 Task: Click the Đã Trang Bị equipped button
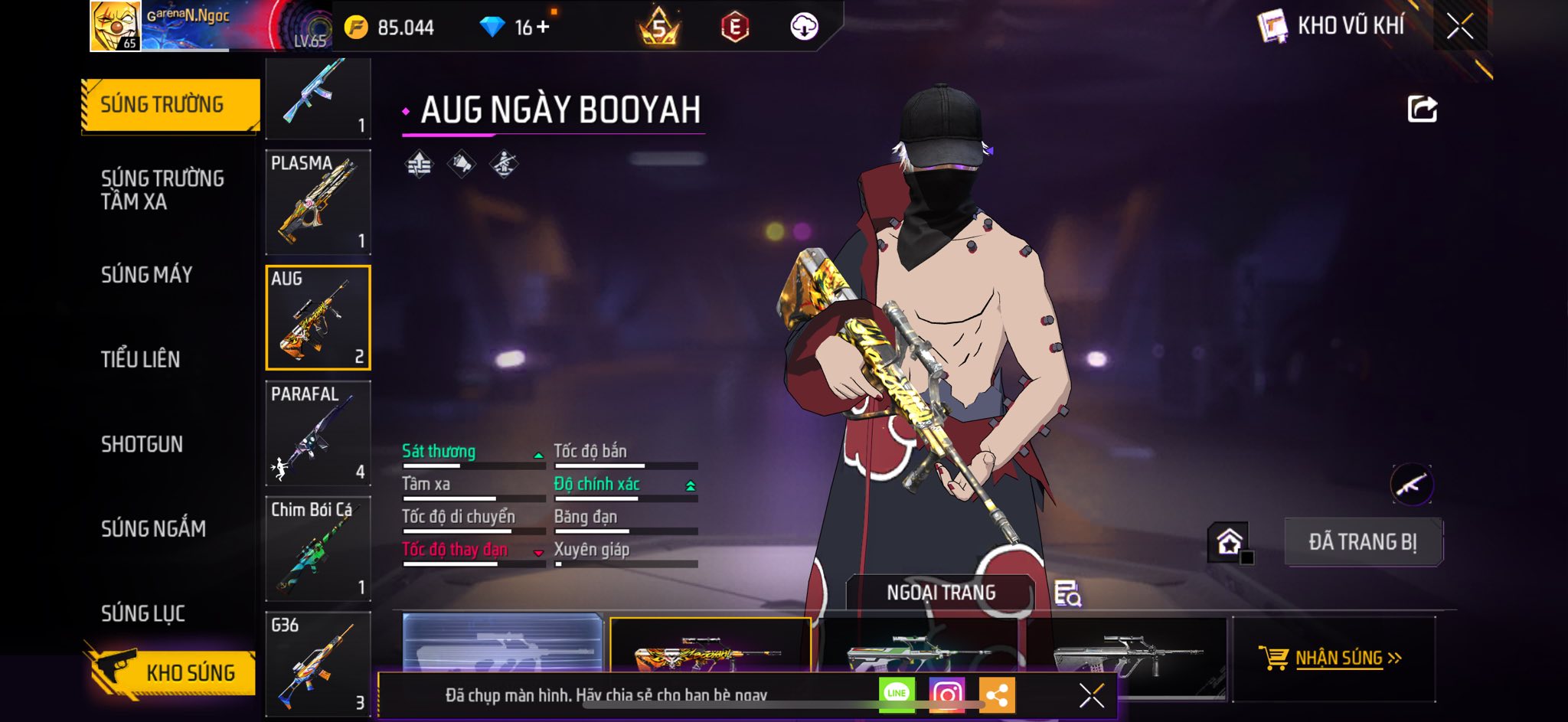[1363, 542]
